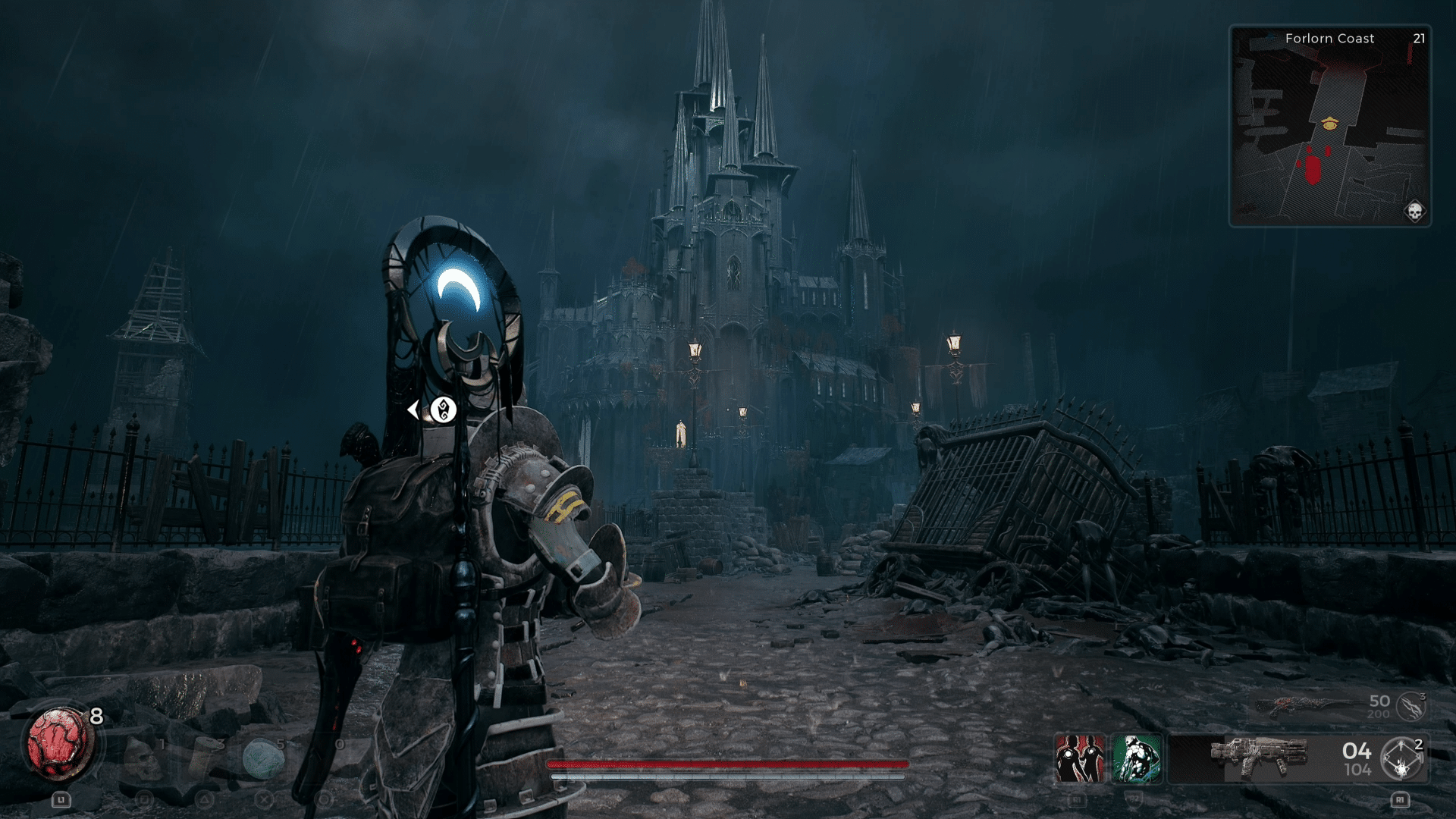1456x819 pixels.
Task: Use the red Dragon Heart relic
Action: pyautogui.click(x=60, y=744)
